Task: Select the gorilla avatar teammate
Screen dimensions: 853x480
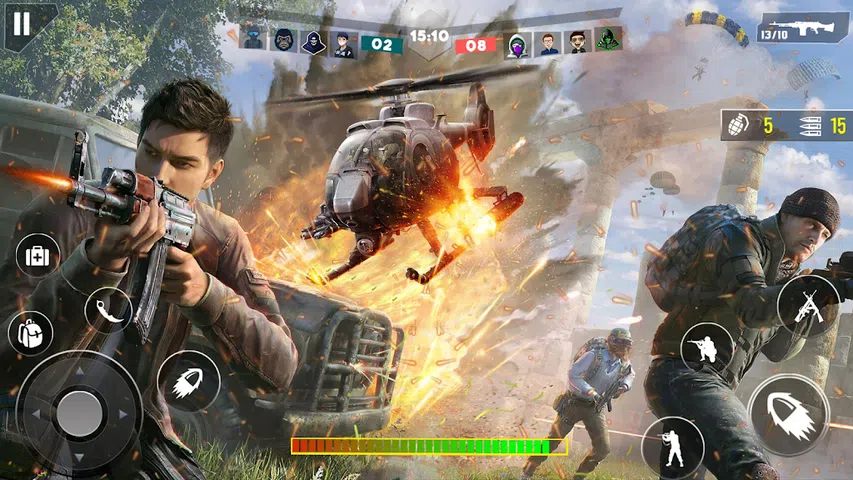Action: pyautogui.click(x=284, y=41)
